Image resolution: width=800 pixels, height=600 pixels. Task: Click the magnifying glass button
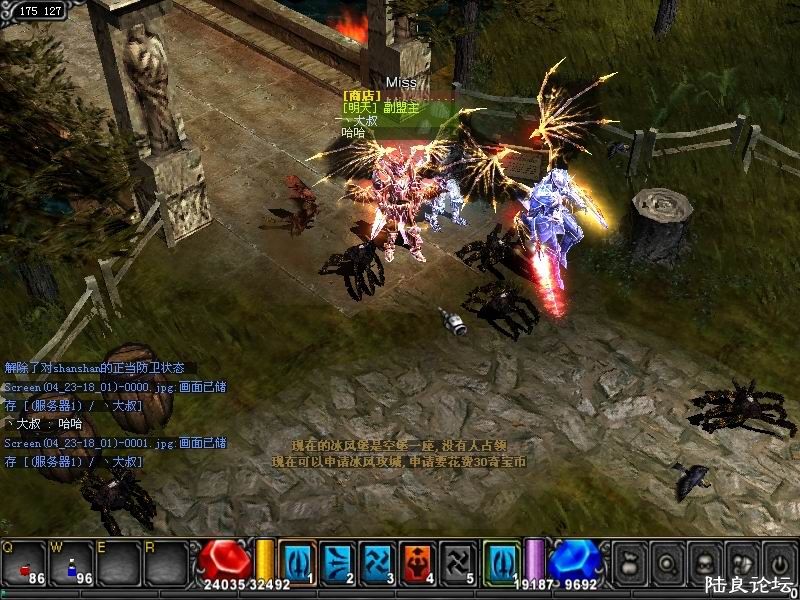[665, 561]
